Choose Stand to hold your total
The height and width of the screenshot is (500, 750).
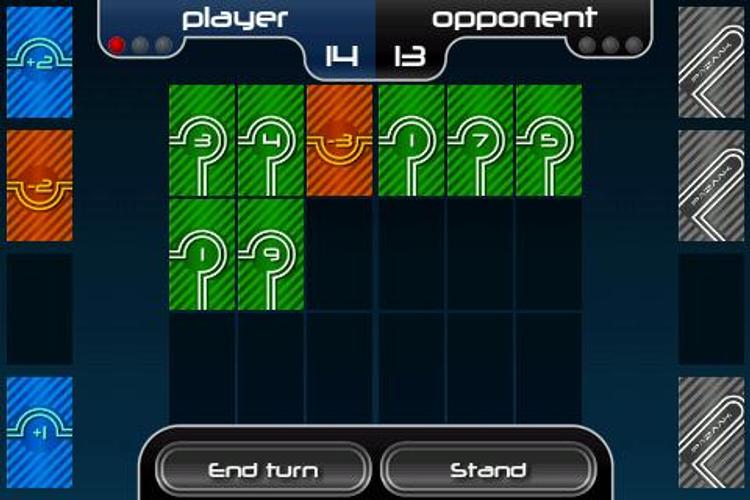(x=488, y=469)
